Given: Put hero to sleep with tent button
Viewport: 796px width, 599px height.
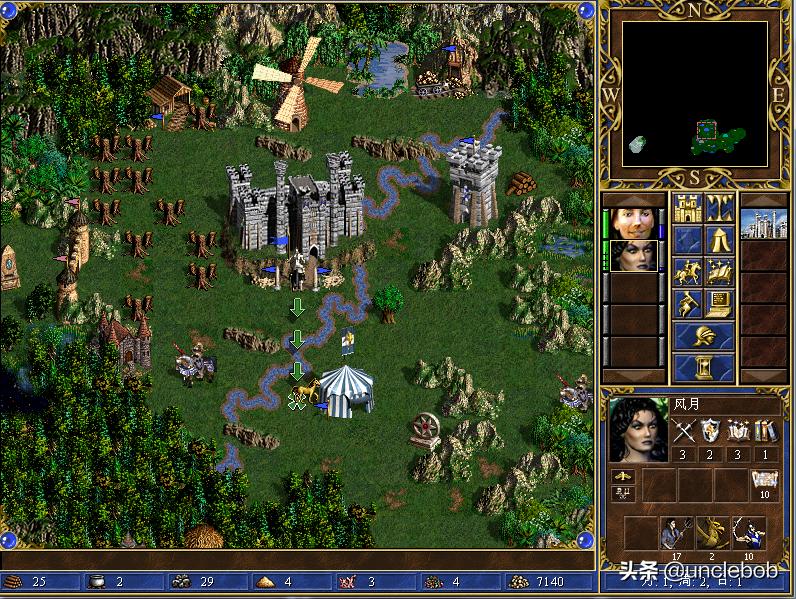Looking at the screenshot, I should (720, 240).
